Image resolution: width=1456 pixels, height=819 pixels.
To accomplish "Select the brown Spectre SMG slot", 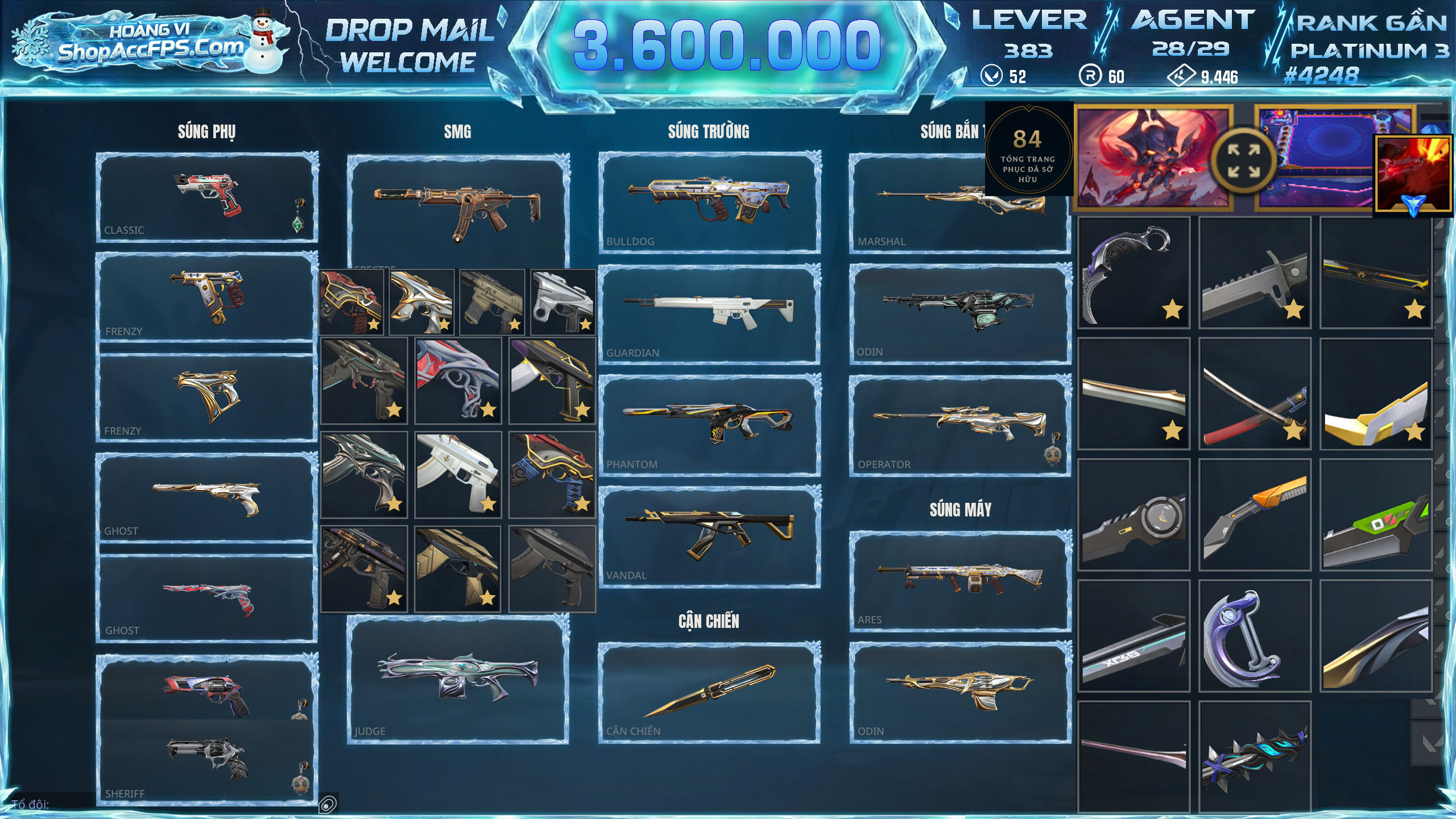I will [x=458, y=210].
